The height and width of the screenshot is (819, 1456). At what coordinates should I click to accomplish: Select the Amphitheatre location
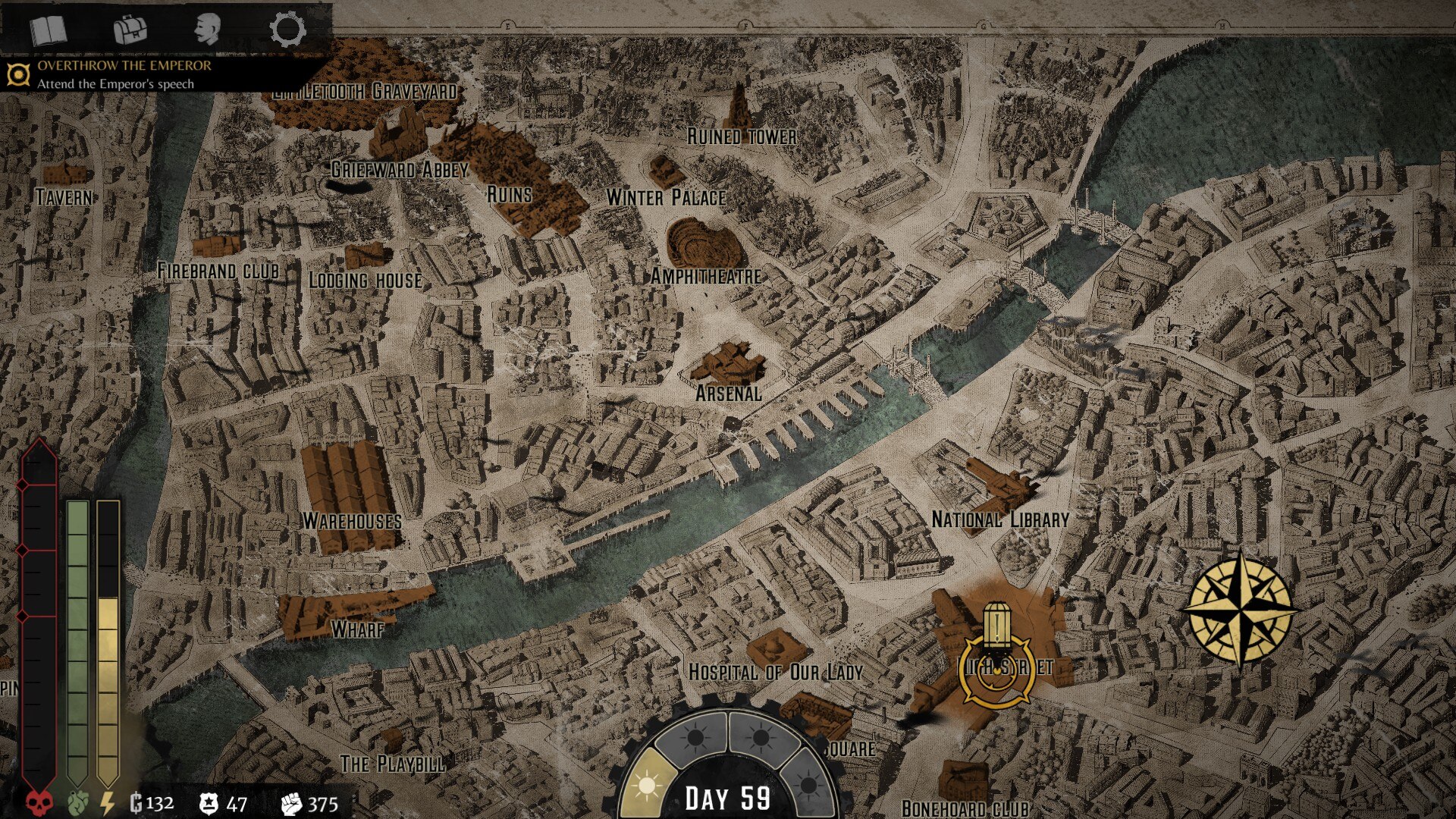705,275
